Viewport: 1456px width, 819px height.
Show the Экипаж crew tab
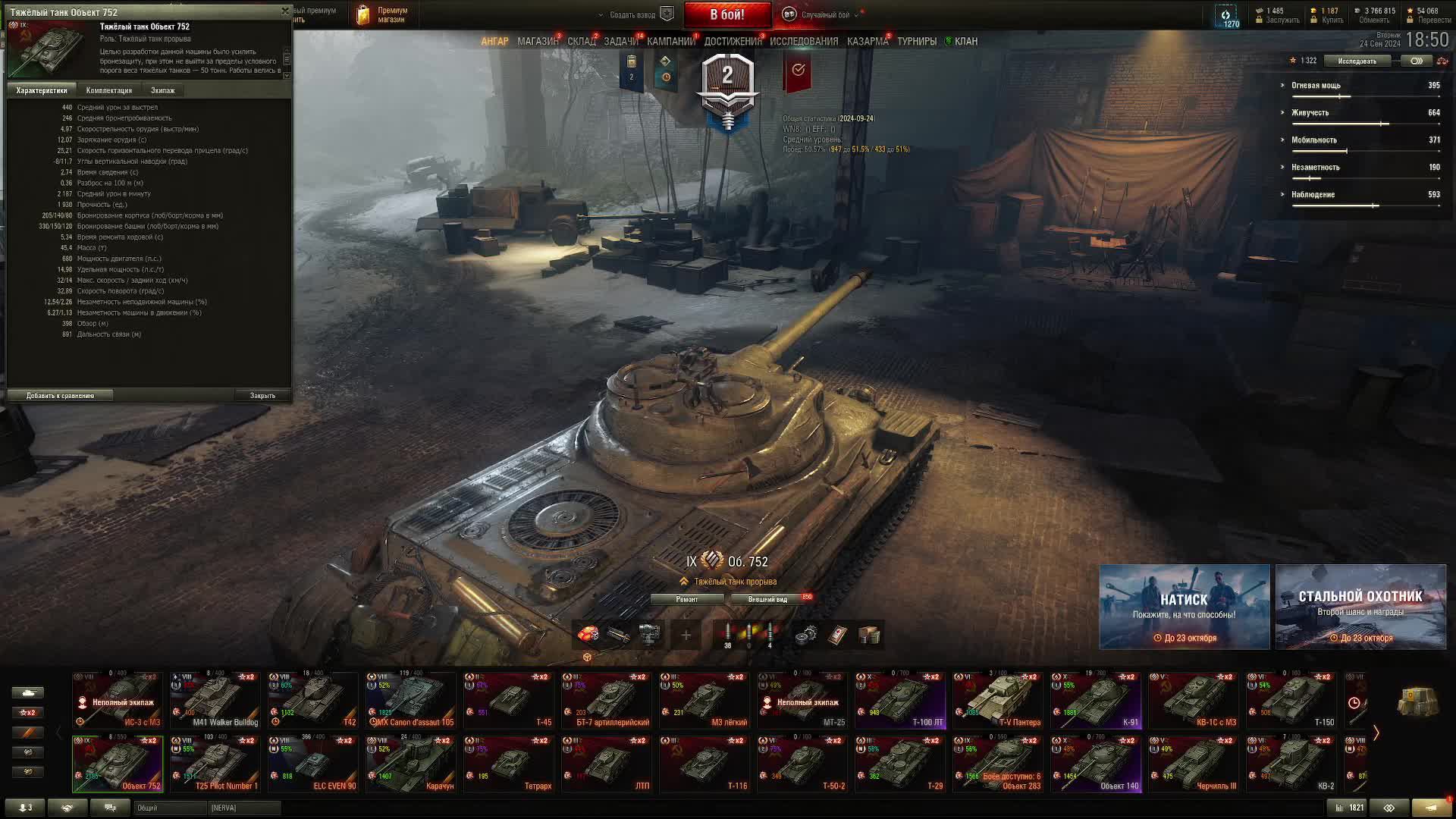[162, 90]
